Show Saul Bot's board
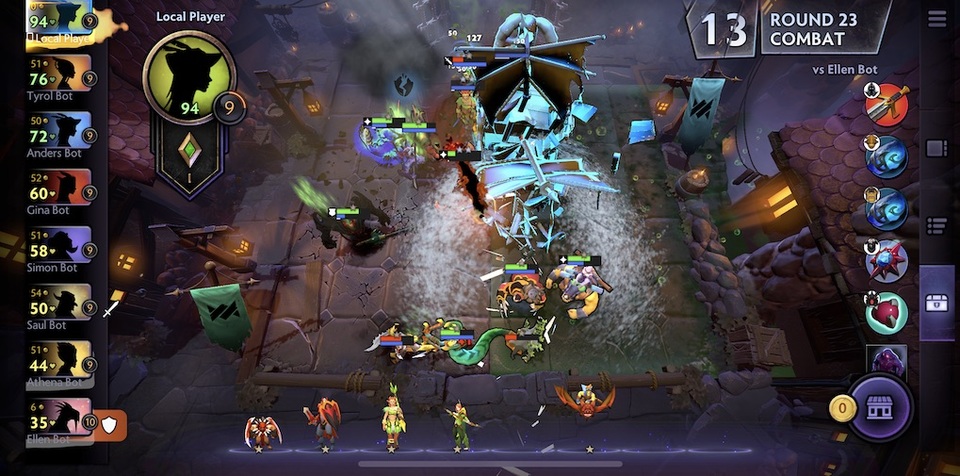 click(60, 303)
